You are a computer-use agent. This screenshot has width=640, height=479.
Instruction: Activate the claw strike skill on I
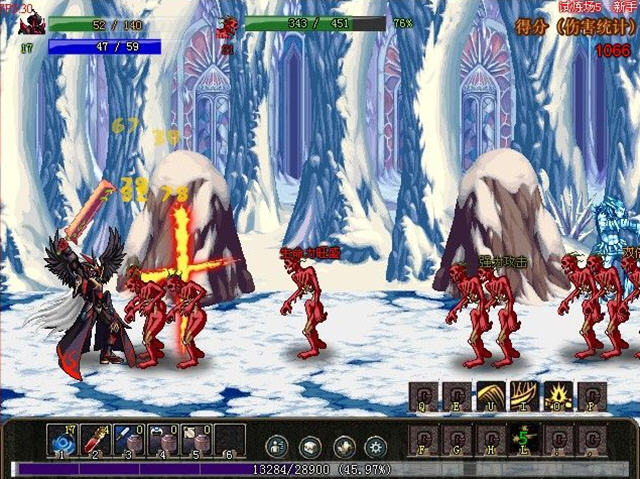pyautogui.click(x=524, y=396)
